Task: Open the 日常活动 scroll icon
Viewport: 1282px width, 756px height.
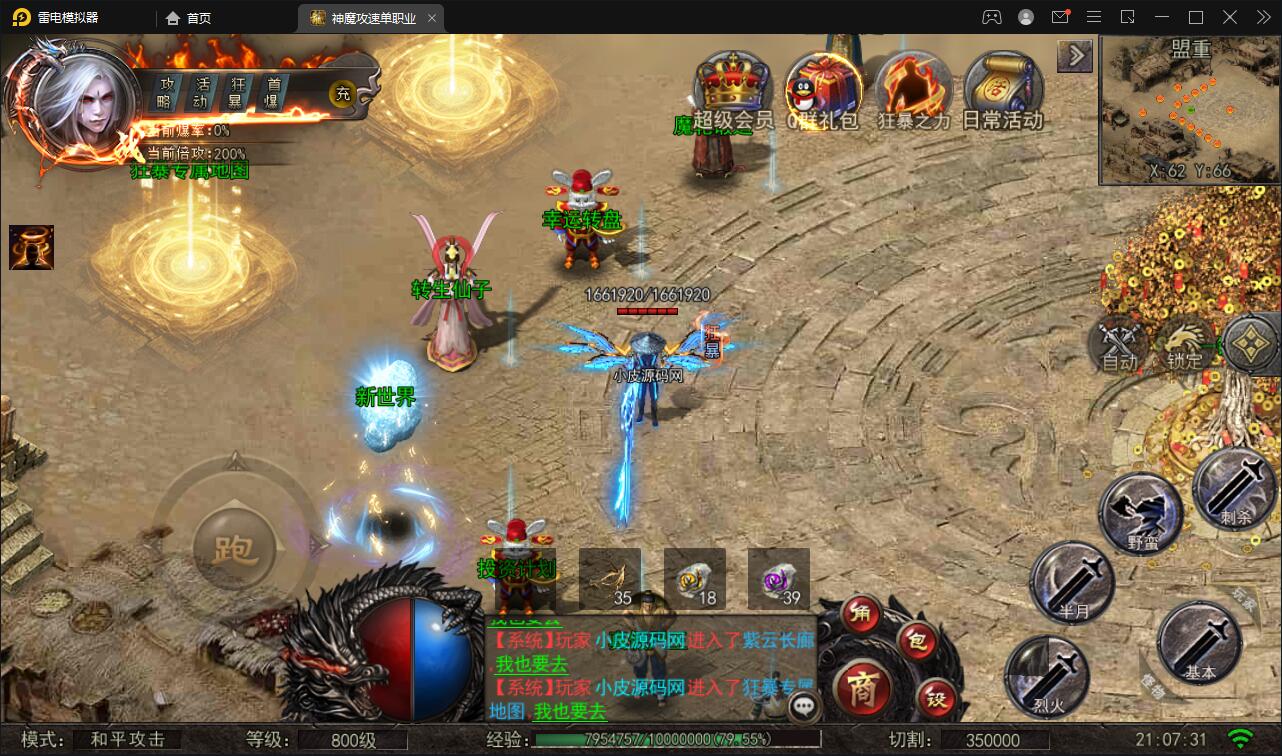Action: click(1002, 88)
